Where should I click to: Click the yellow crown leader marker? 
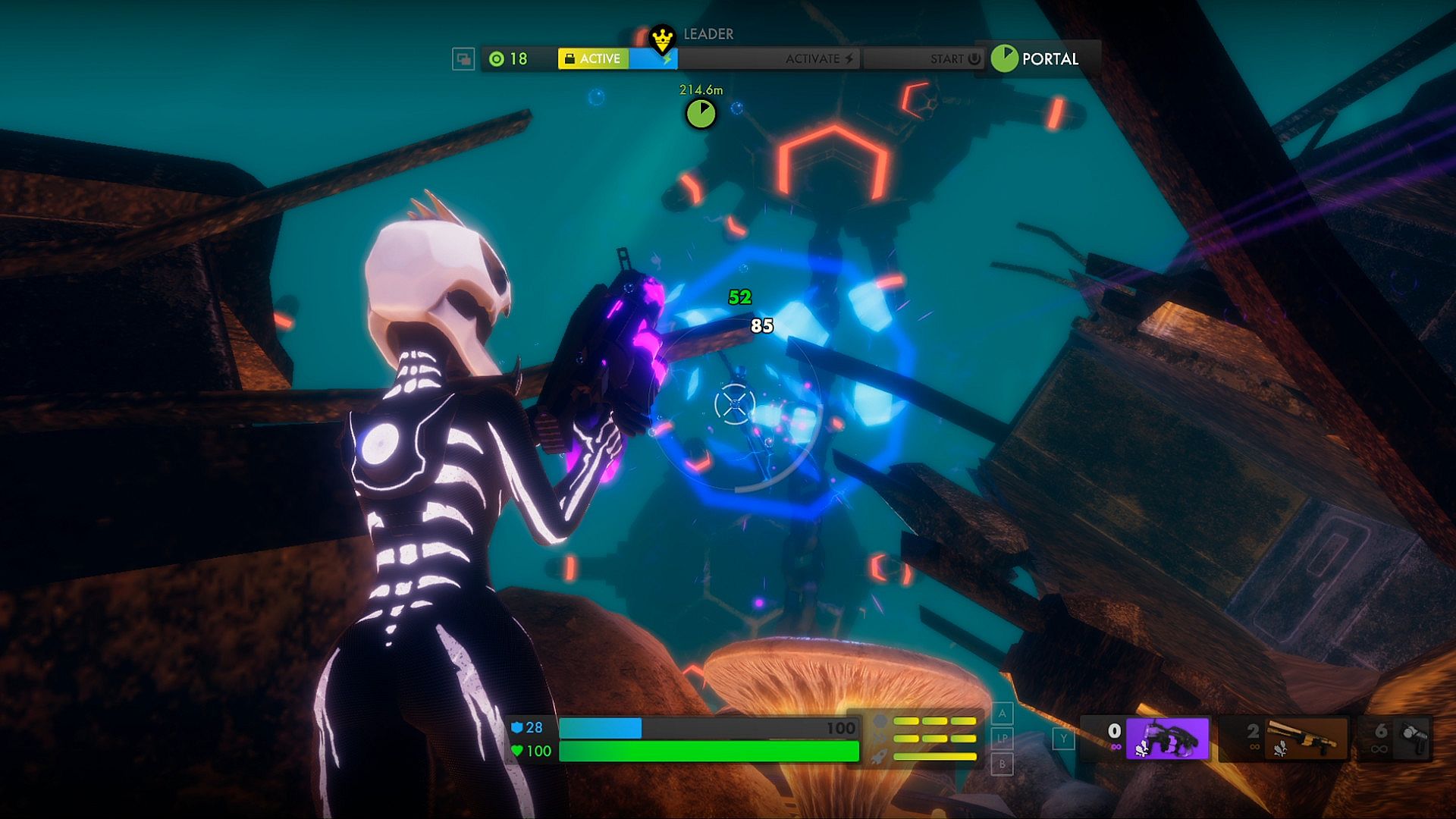(662, 37)
